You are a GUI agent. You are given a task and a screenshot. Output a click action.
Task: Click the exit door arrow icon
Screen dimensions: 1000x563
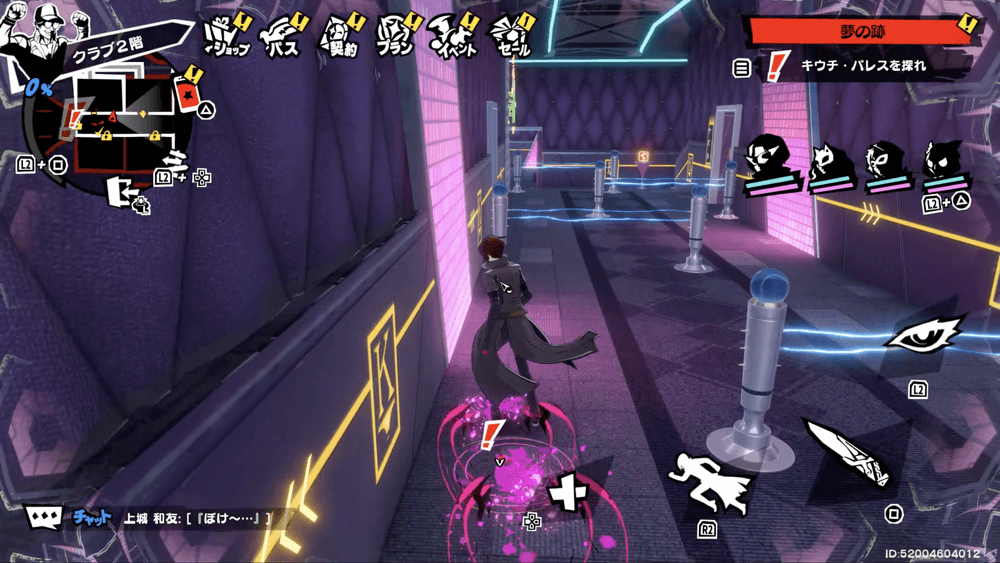point(127,191)
